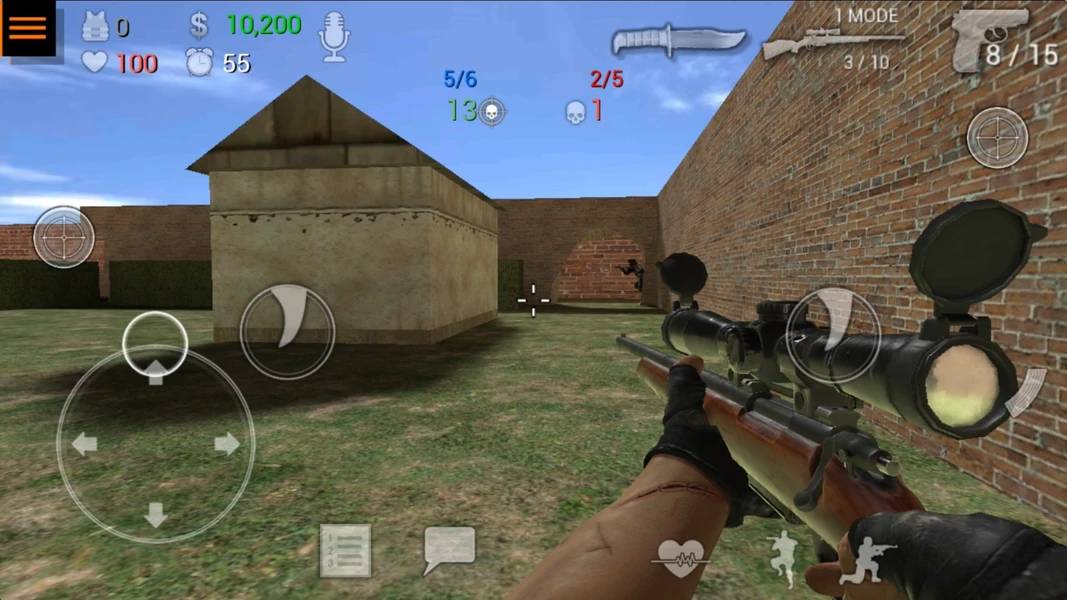Tap the crosshair button beneath the pistol icon

[997, 137]
